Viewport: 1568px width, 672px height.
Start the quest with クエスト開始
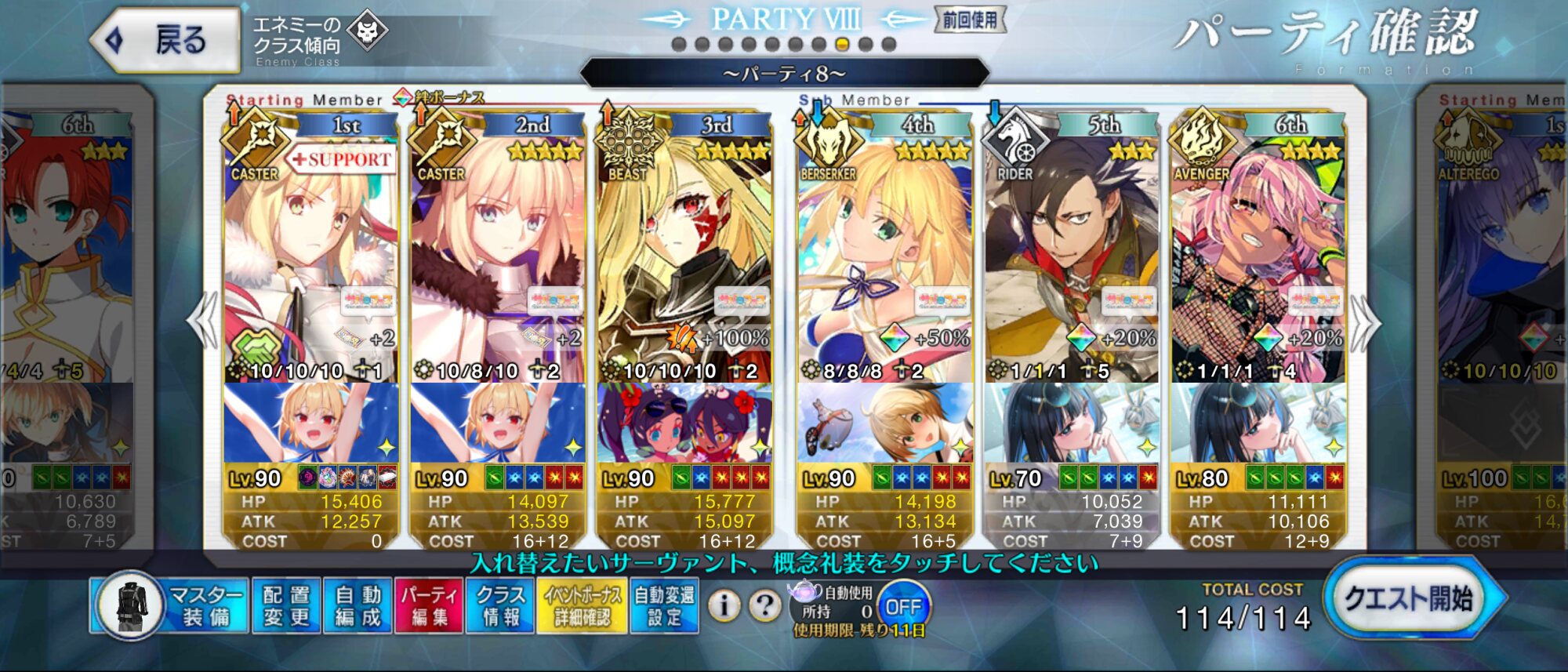tap(1408, 599)
